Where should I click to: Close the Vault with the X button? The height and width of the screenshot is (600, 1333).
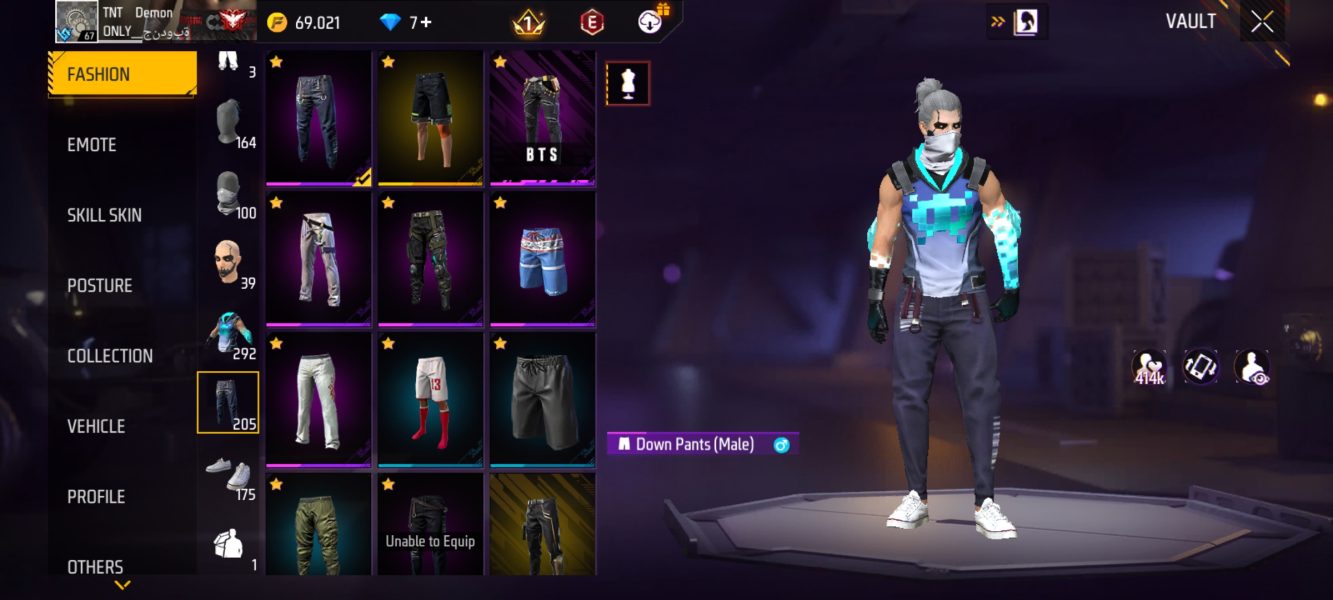(1262, 22)
